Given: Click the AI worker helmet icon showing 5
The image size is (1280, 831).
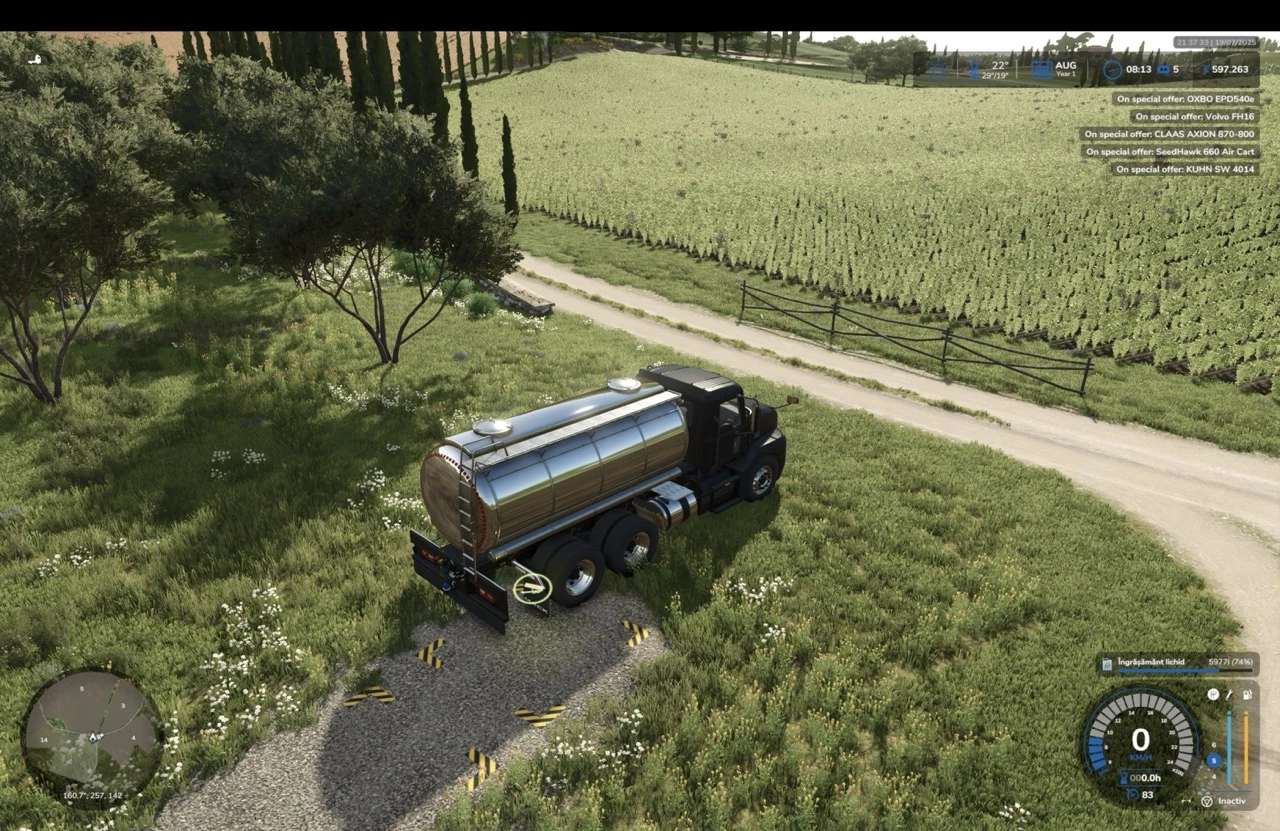Looking at the screenshot, I should [x=1163, y=68].
